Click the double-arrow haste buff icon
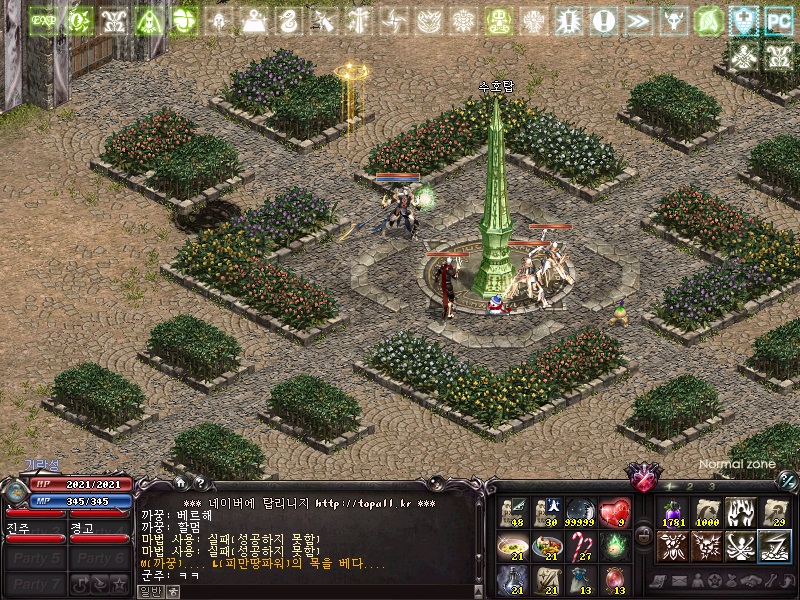The image size is (800, 600). pyautogui.click(x=638, y=20)
